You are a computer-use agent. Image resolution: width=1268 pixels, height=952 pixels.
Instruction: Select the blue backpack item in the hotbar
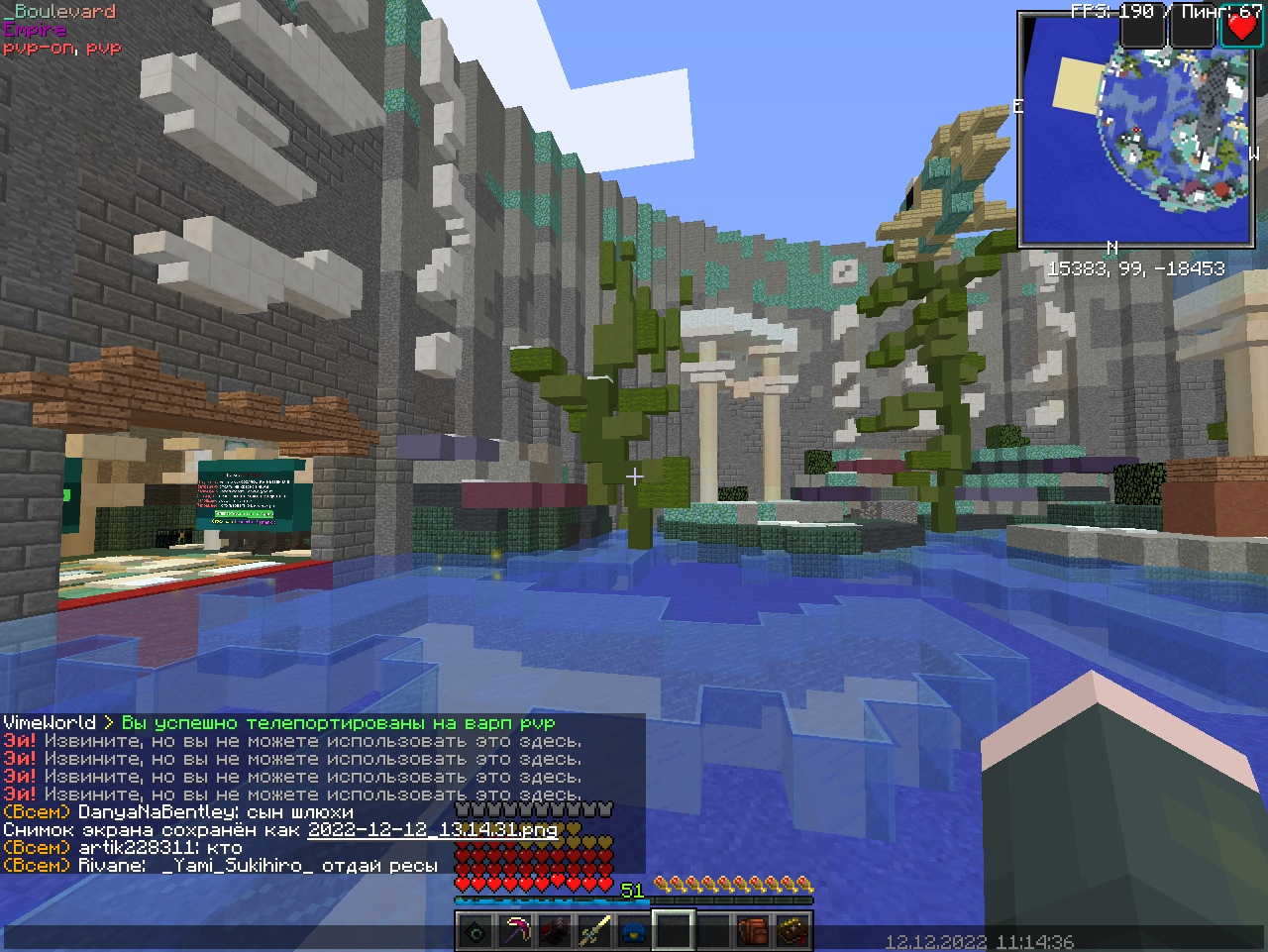(633, 929)
